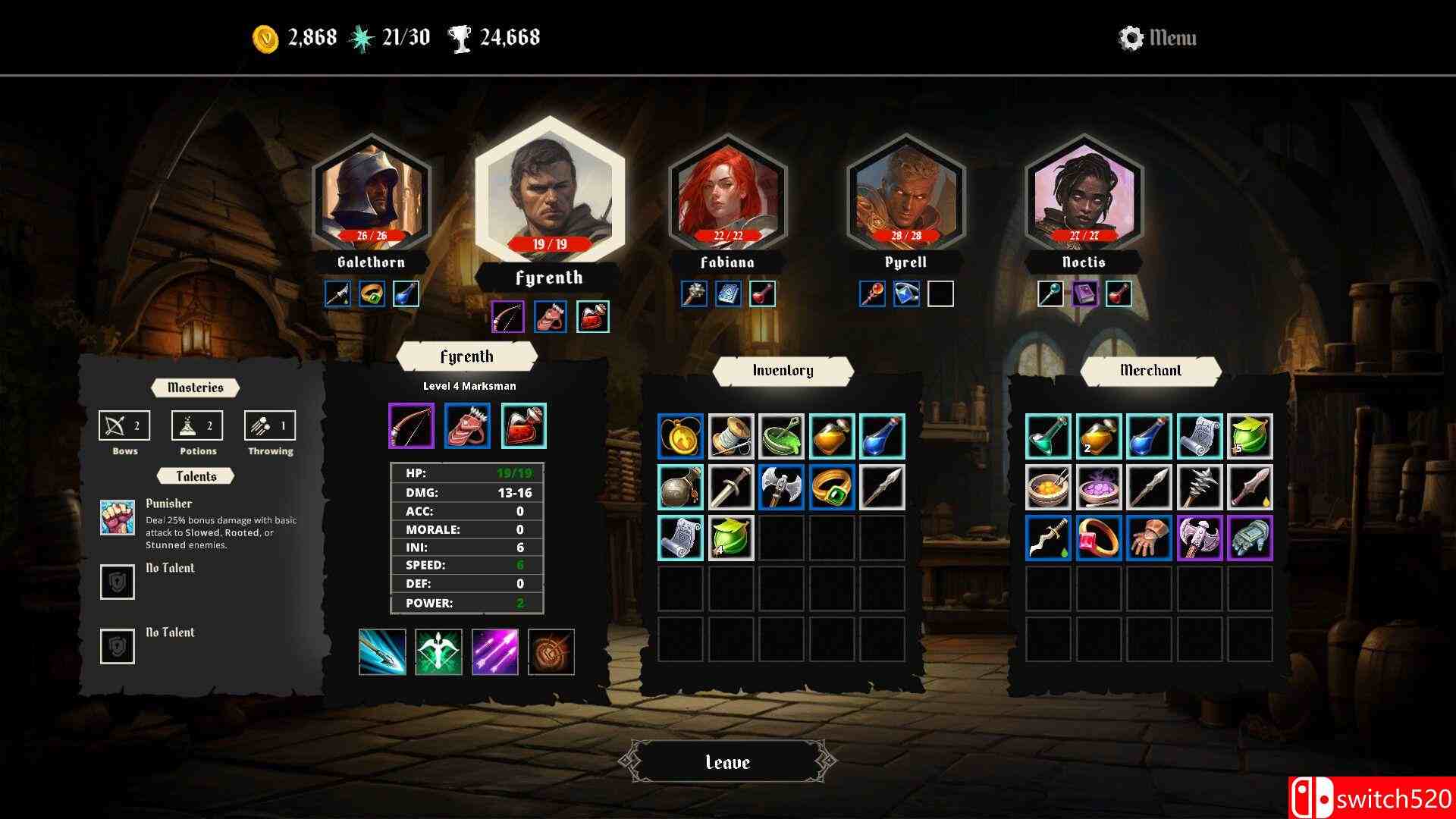Click the Throwing mastery icon
This screenshot has width=1456, height=819.
coord(269,425)
